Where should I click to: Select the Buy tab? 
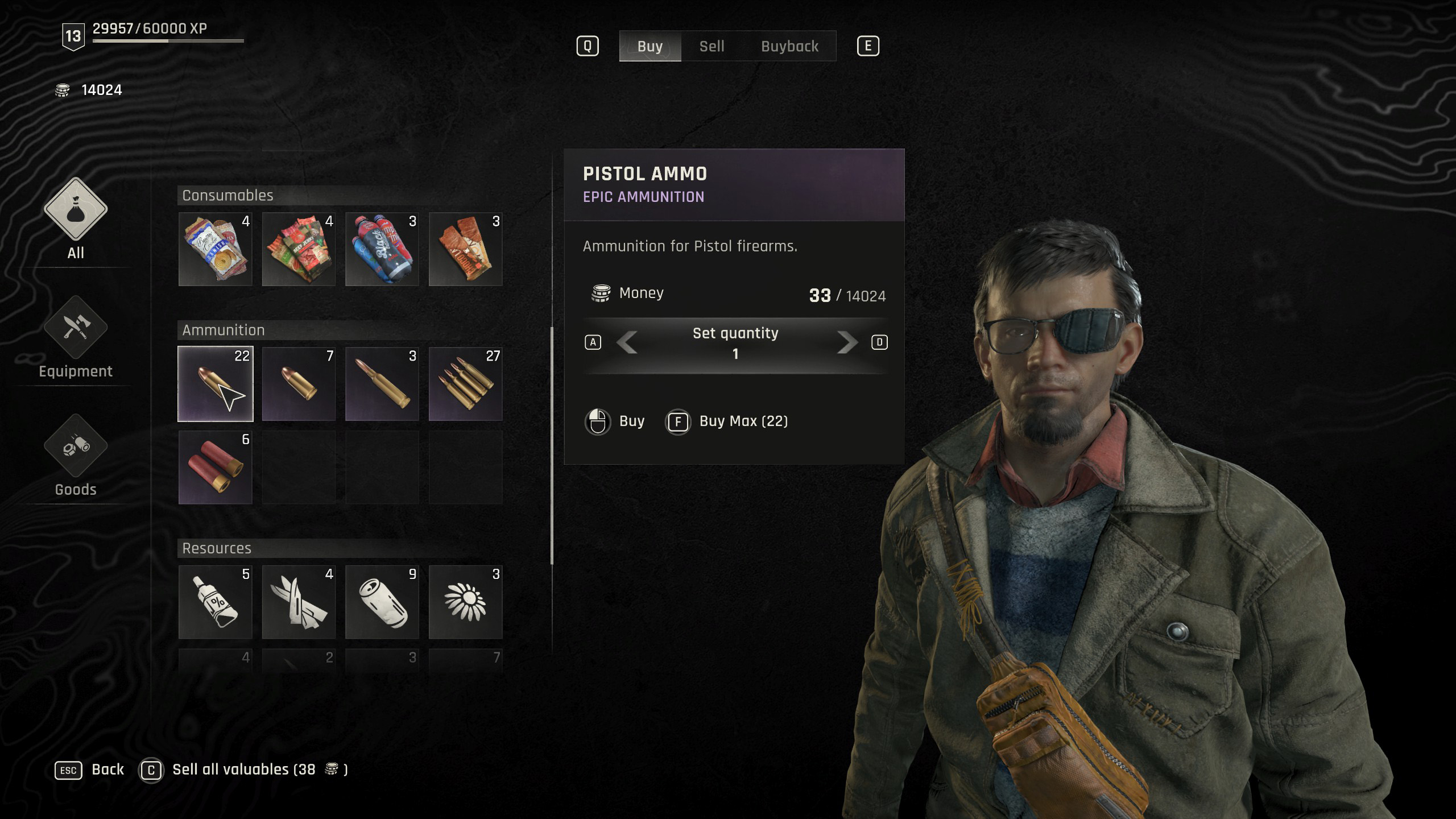[x=650, y=46]
